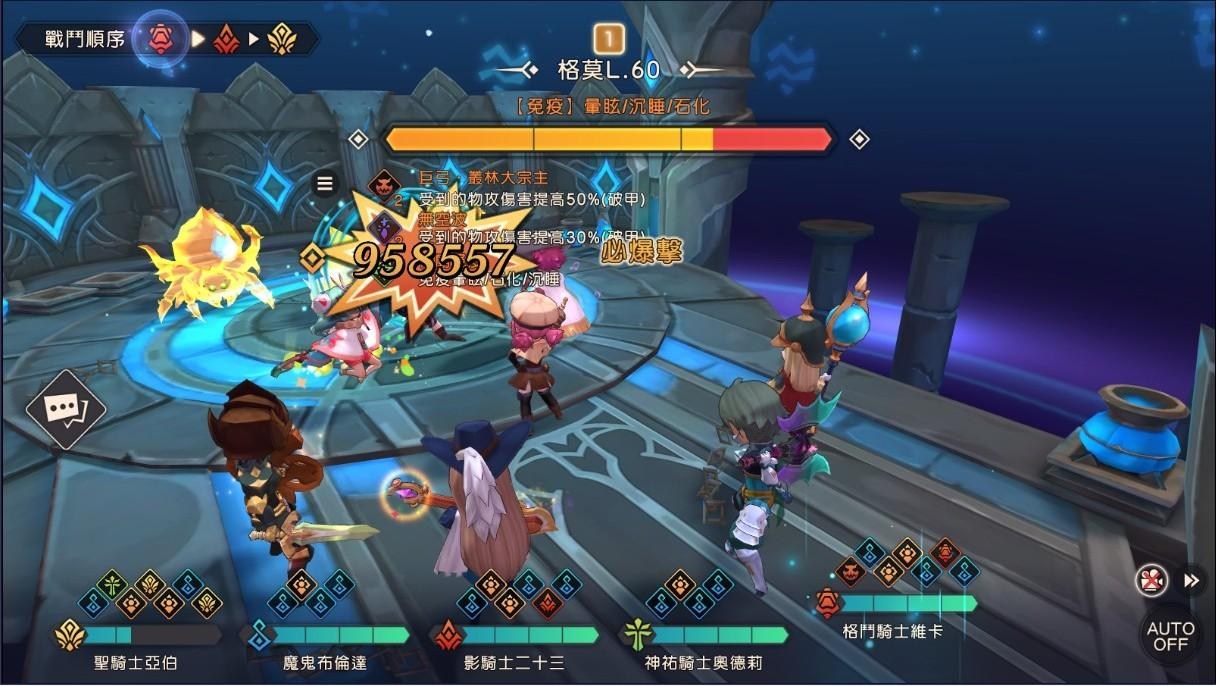Toggle the crossed-out camera icon
The image size is (1216, 686).
(1152, 580)
